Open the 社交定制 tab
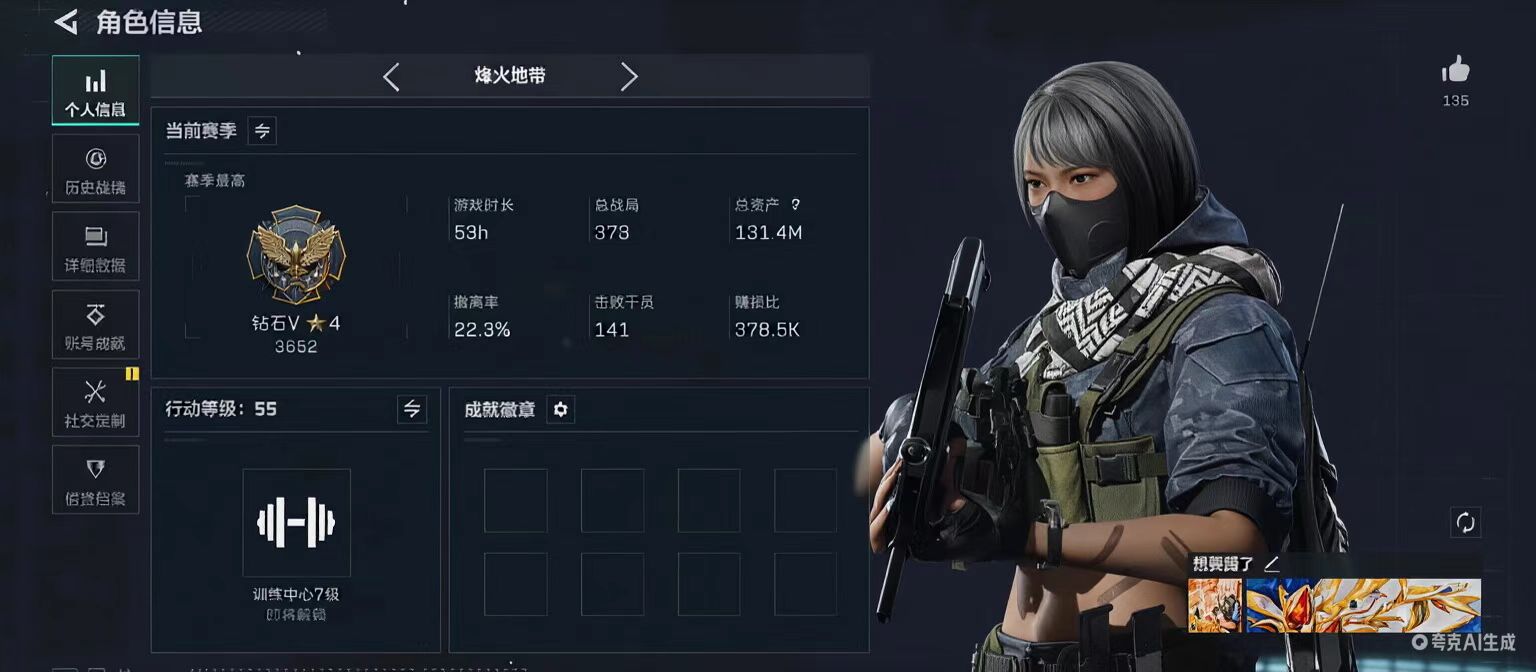This screenshot has height=672, width=1536. click(95, 403)
